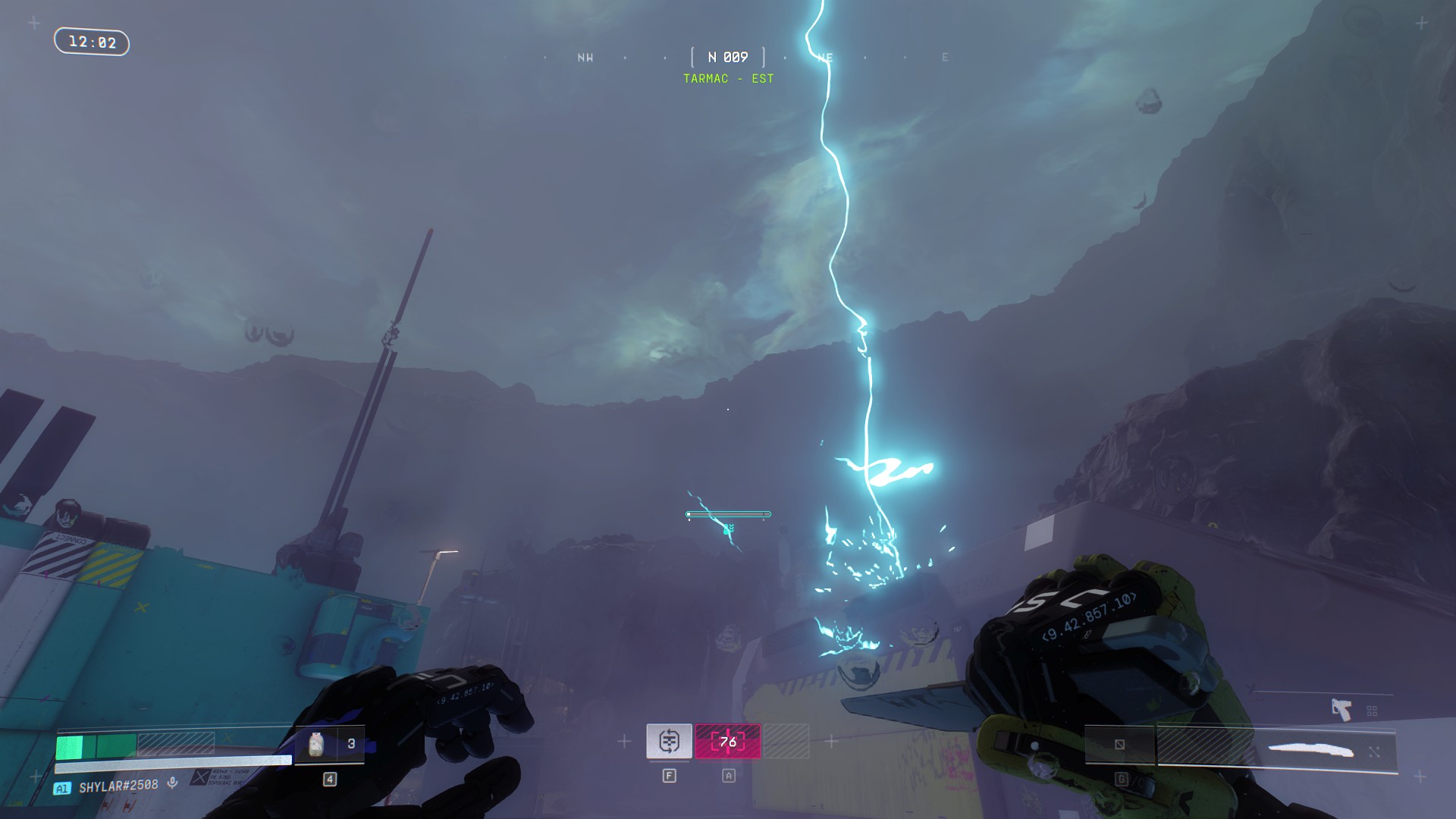Toggle the microphone icon beside the player name
1456x819 pixels.
coord(173,783)
